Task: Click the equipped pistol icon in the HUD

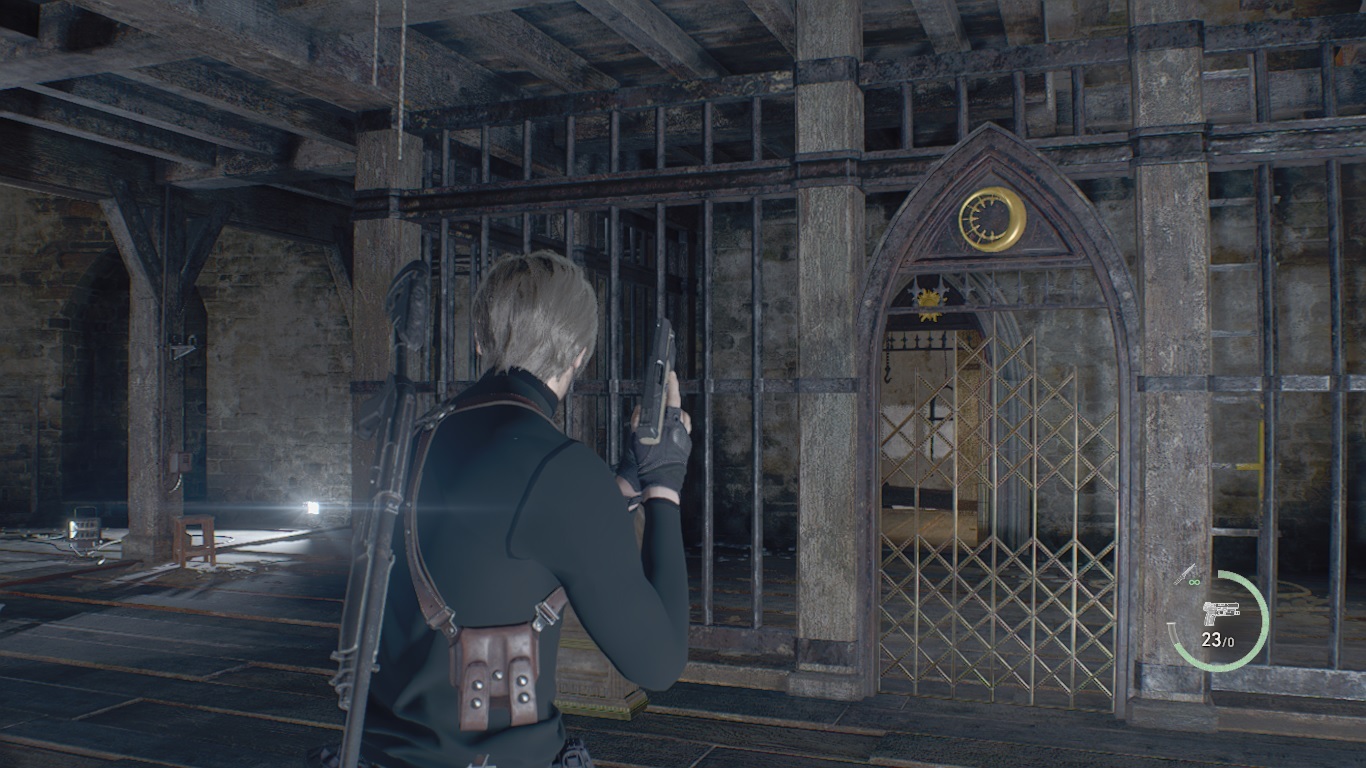Action: point(1221,611)
